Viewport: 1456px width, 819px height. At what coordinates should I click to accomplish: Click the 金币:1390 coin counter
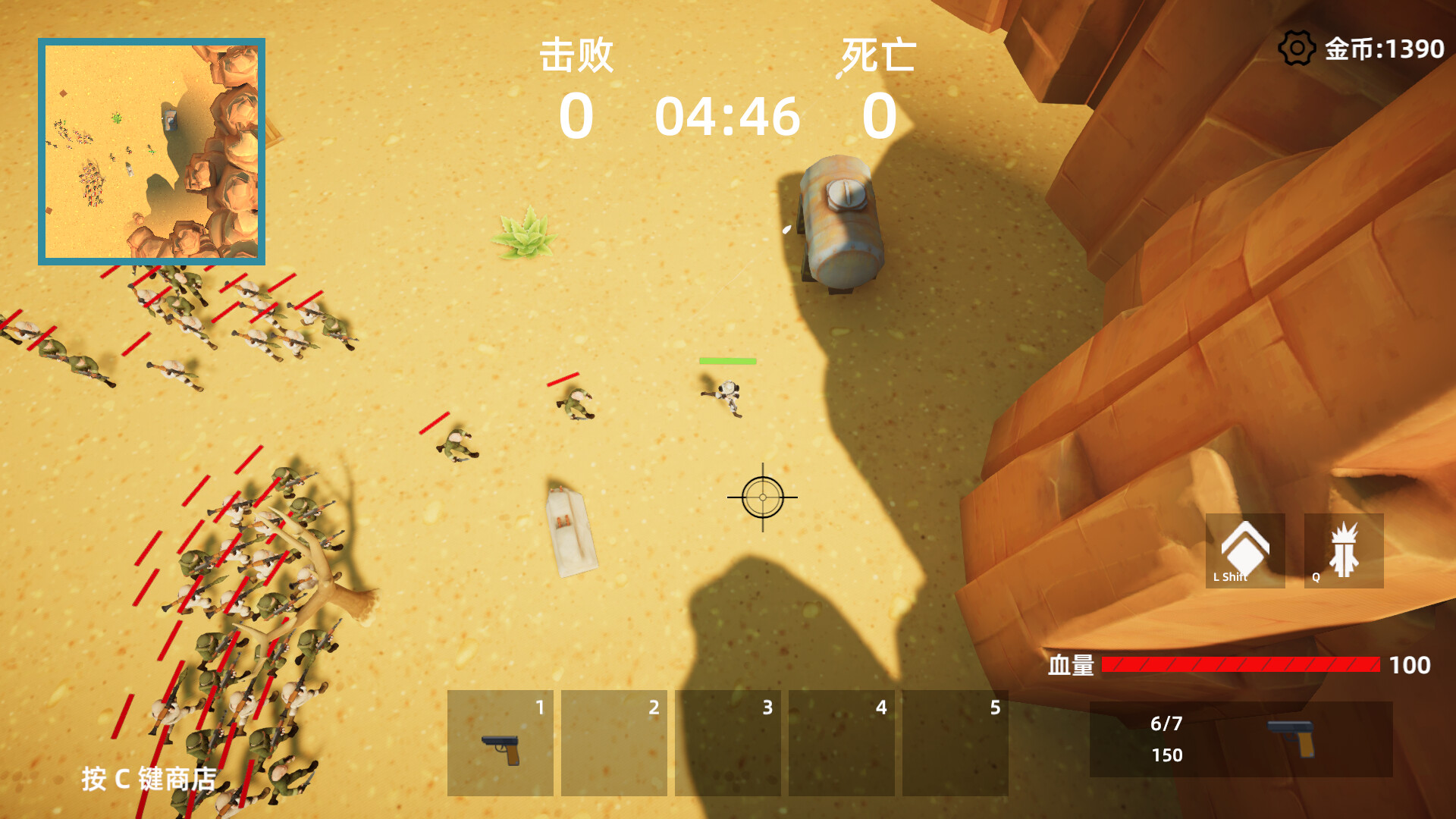[x=1382, y=48]
